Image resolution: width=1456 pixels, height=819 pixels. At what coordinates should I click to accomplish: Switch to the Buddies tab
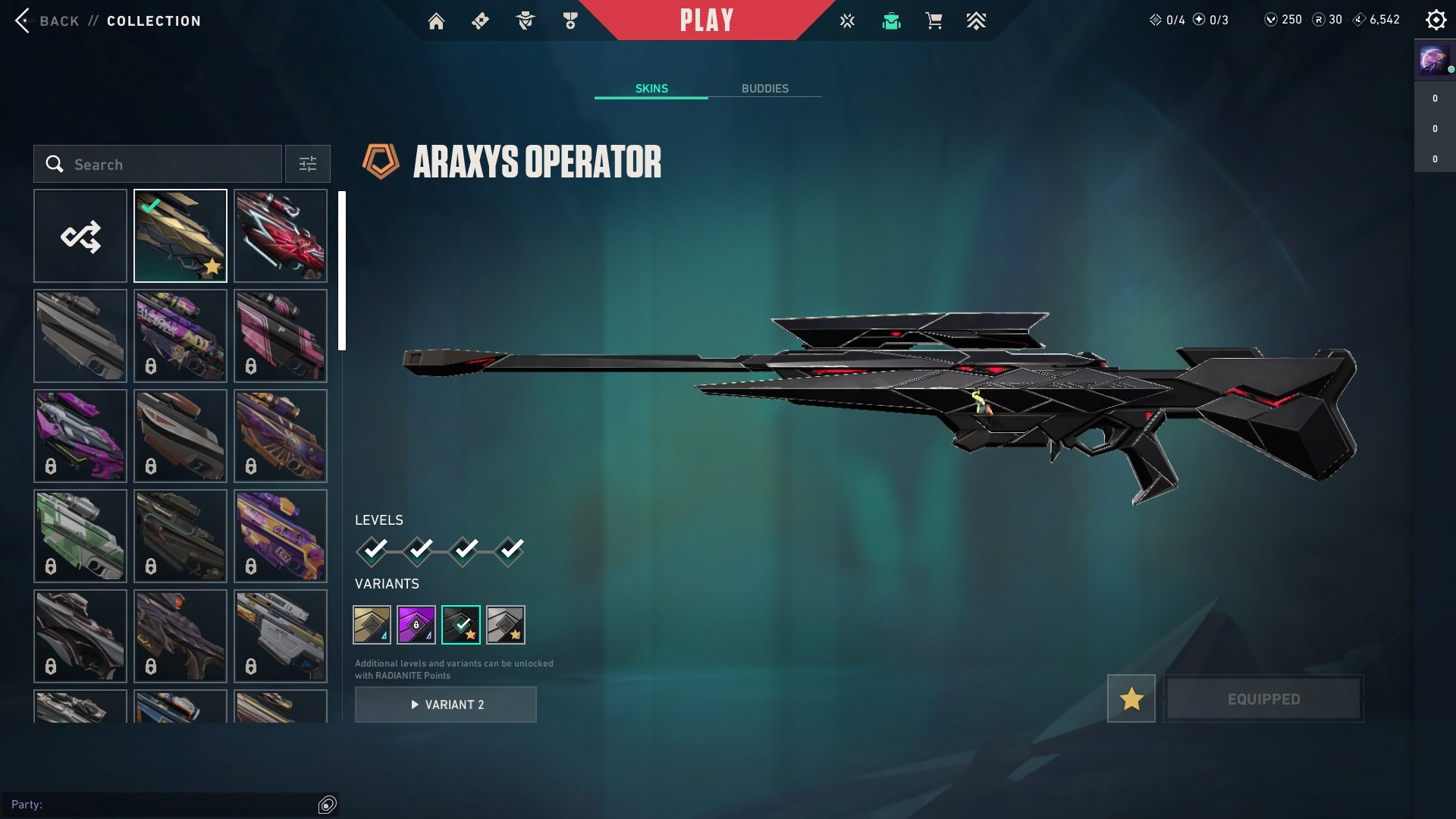[764, 89]
